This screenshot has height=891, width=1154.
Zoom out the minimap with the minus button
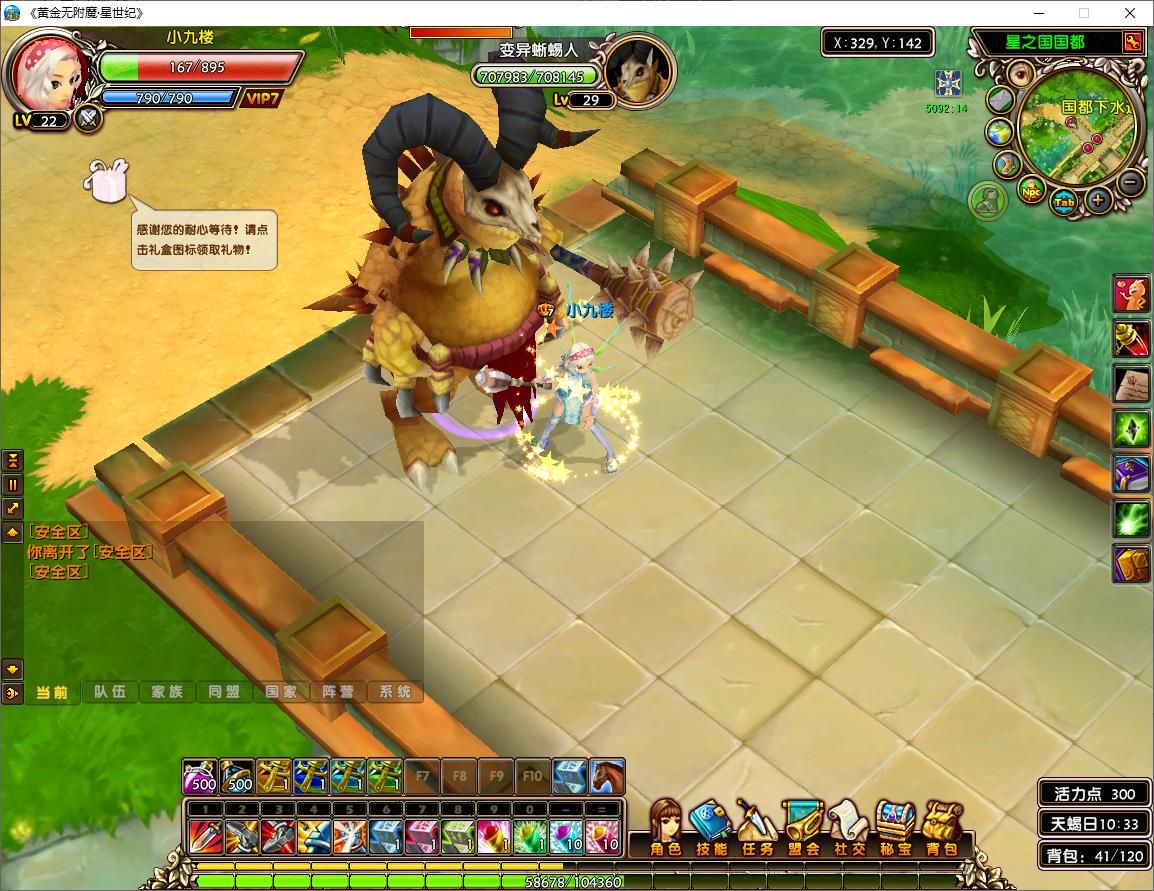pos(1130,183)
